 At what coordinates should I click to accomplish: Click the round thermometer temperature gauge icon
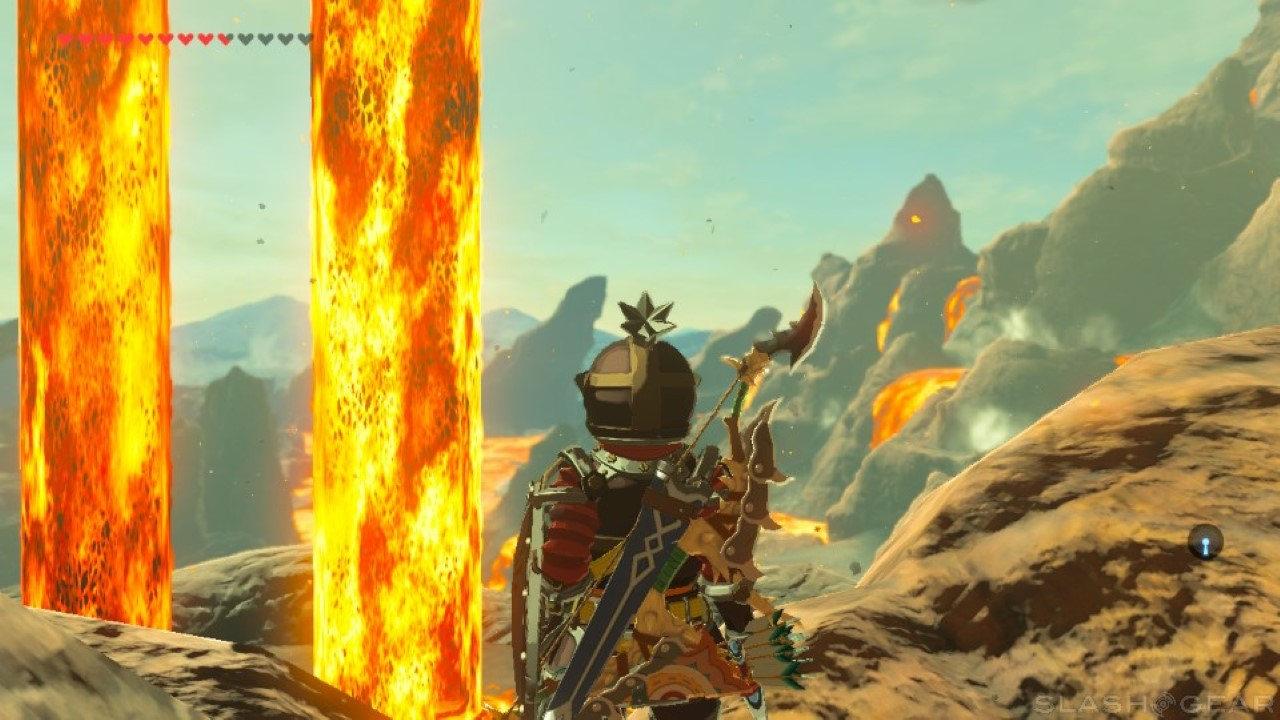tap(1205, 541)
